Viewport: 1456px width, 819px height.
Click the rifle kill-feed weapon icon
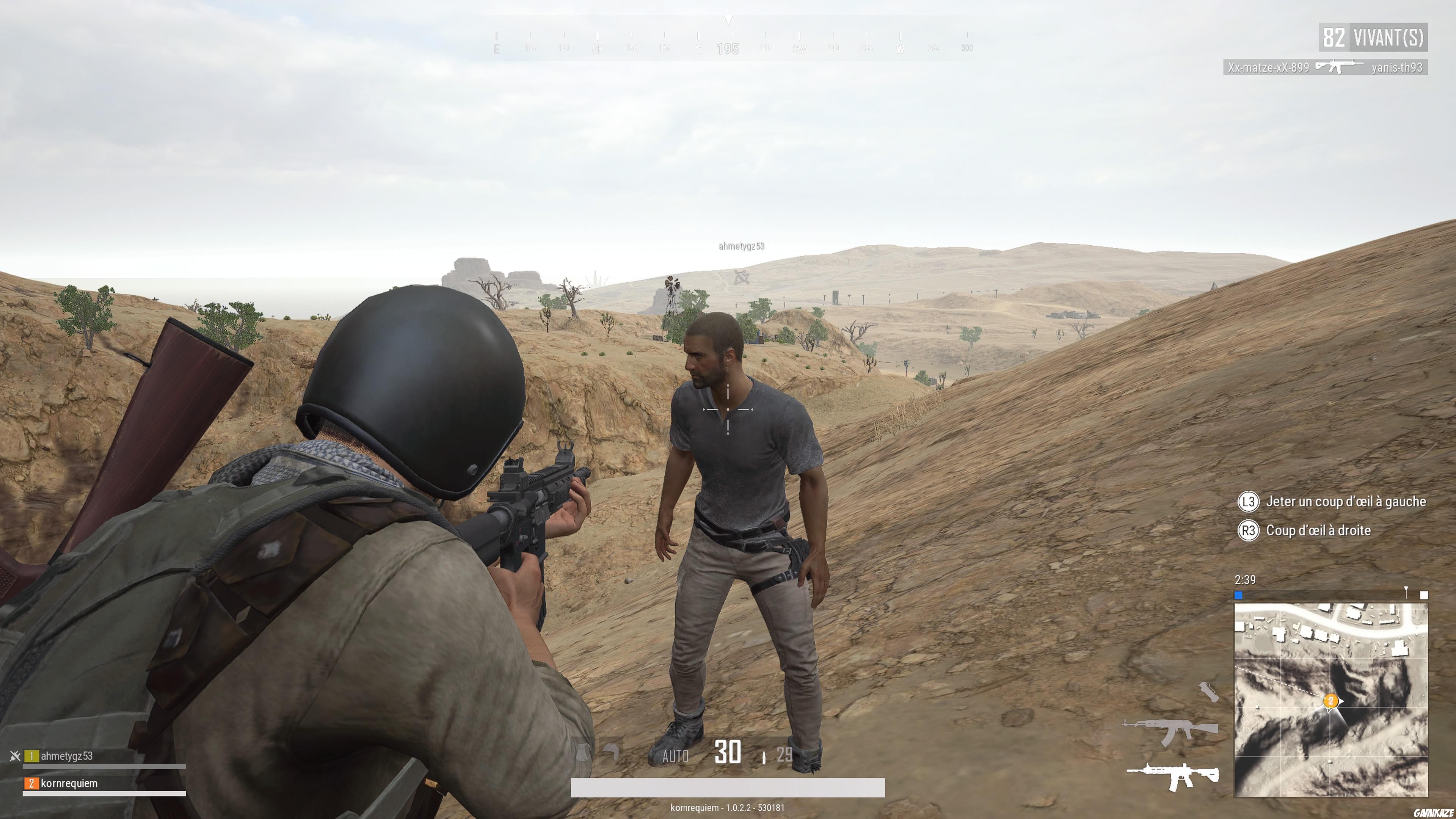point(1340,67)
